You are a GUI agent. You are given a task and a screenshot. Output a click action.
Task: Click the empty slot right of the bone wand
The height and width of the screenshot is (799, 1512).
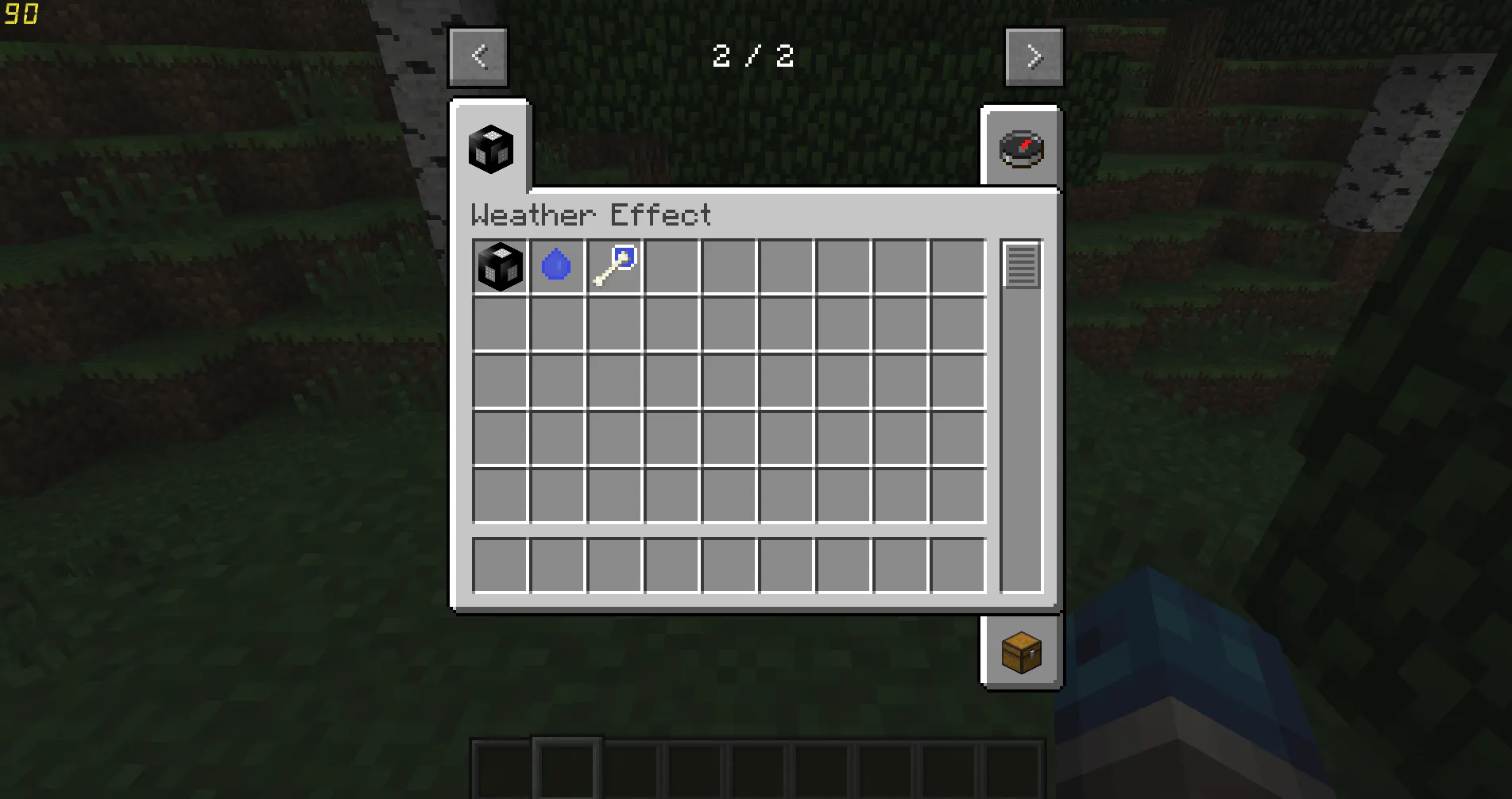[671, 266]
